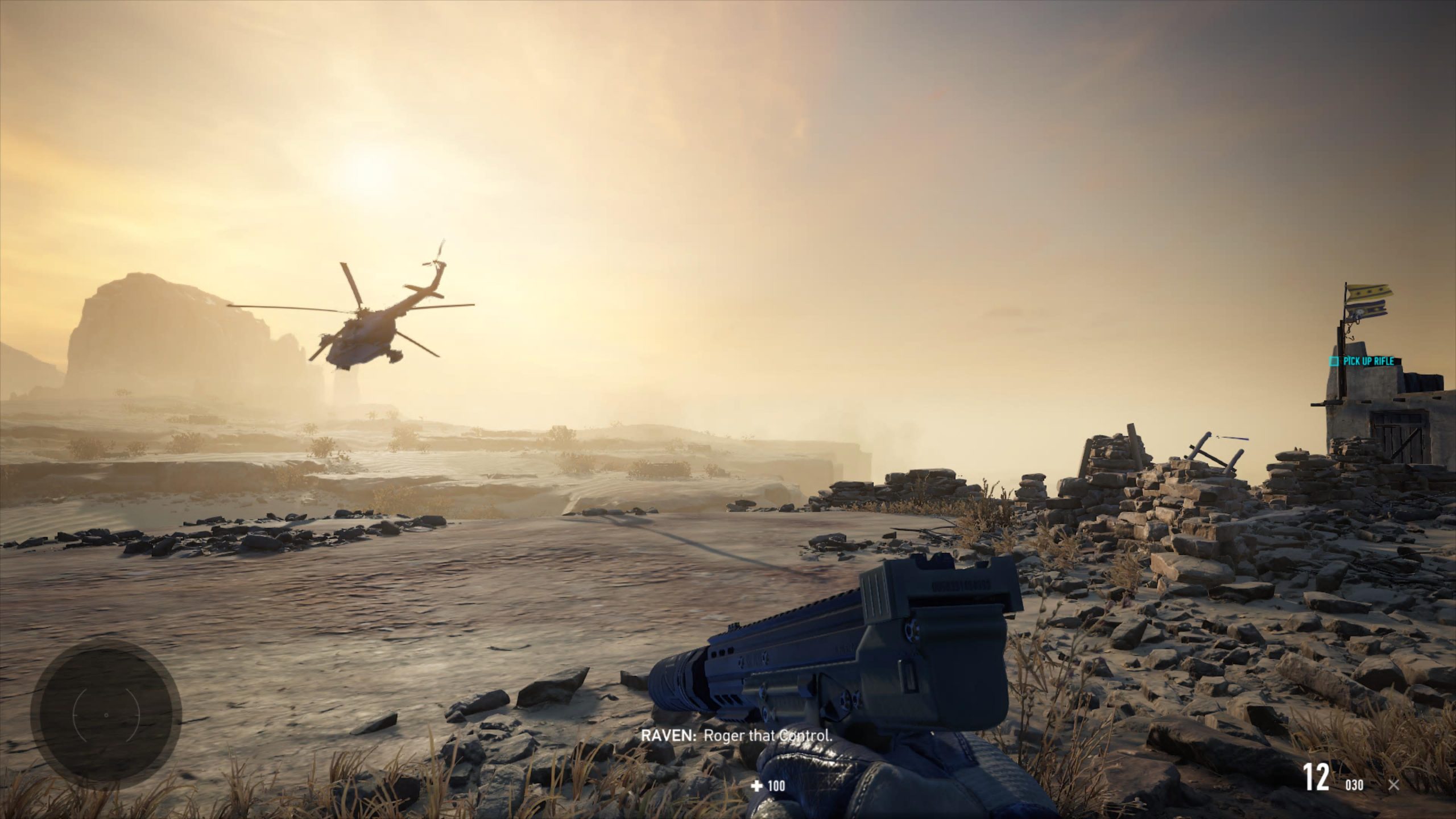Select the health cross icon near 100
This screenshot has width=1456, height=819.
point(756,786)
